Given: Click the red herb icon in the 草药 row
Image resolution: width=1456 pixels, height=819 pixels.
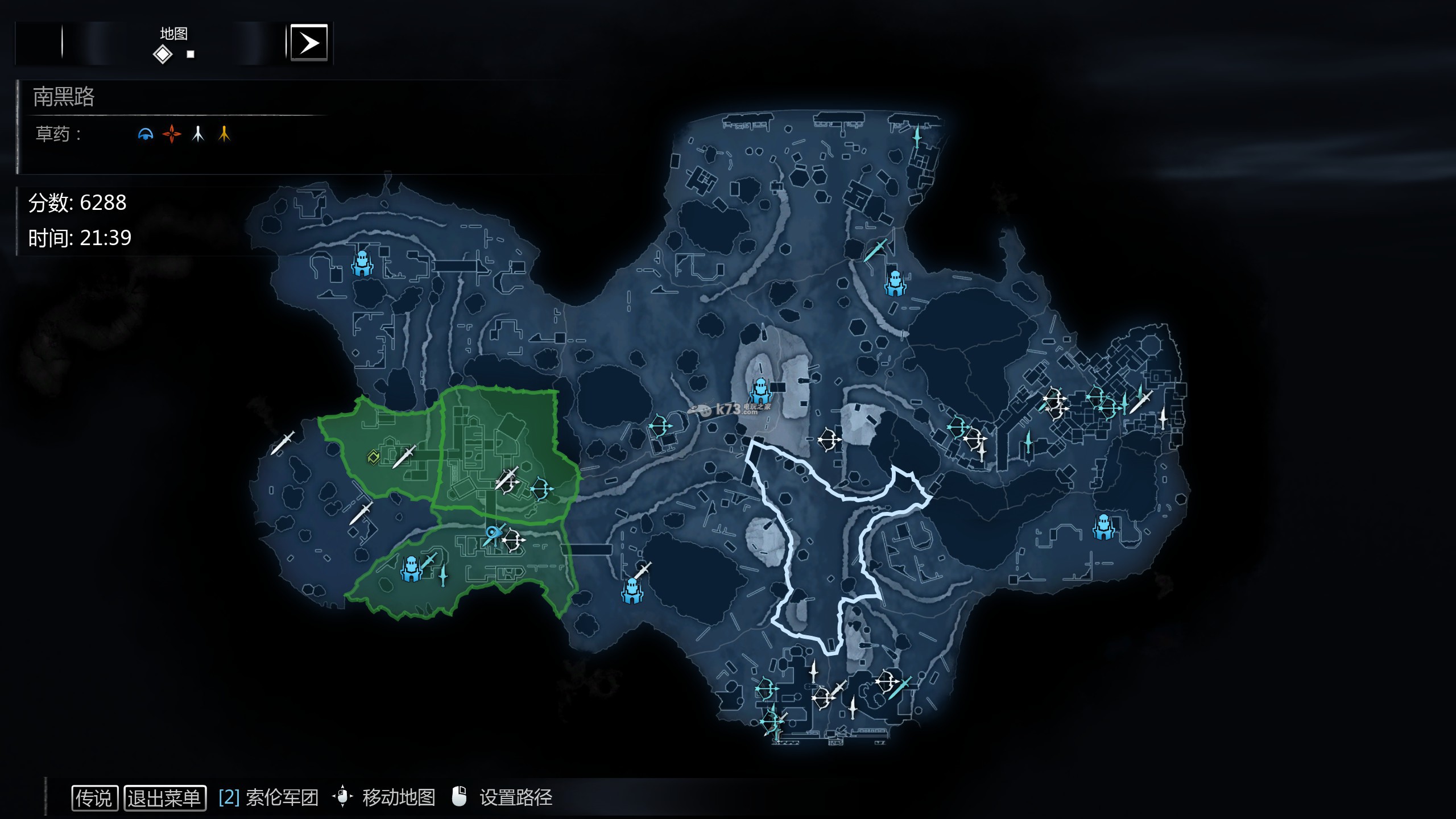Looking at the screenshot, I should coord(171,134).
